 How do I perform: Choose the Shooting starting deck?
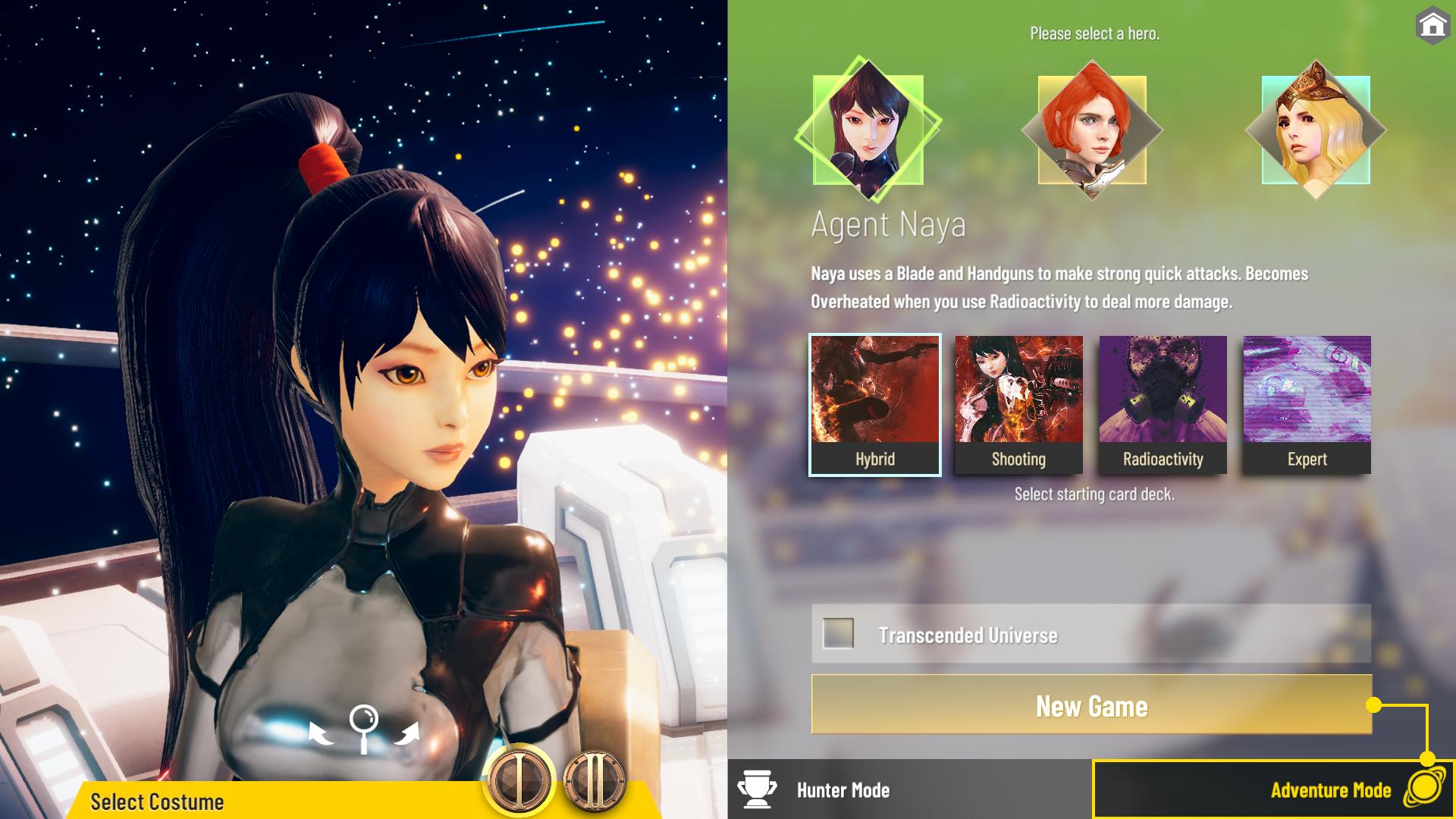[x=1018, y=405]
